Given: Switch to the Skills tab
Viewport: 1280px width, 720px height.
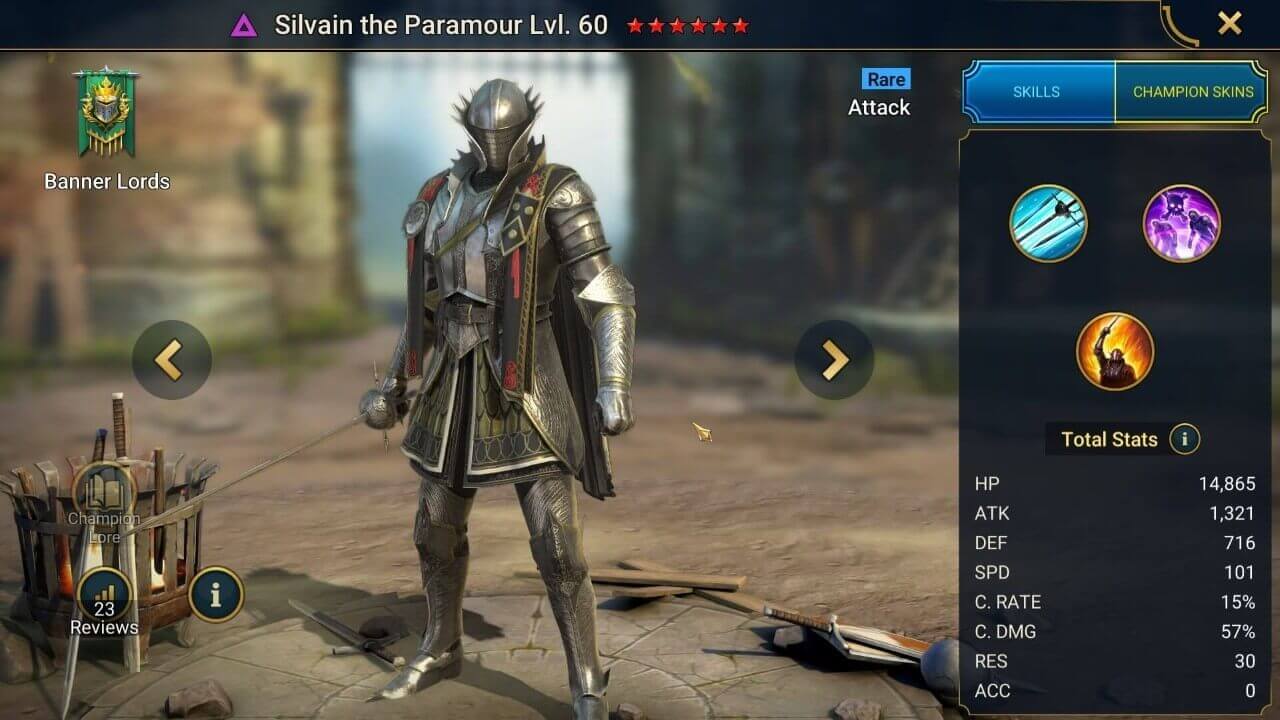Looking at the screenshot, I should click(1037, 91).
